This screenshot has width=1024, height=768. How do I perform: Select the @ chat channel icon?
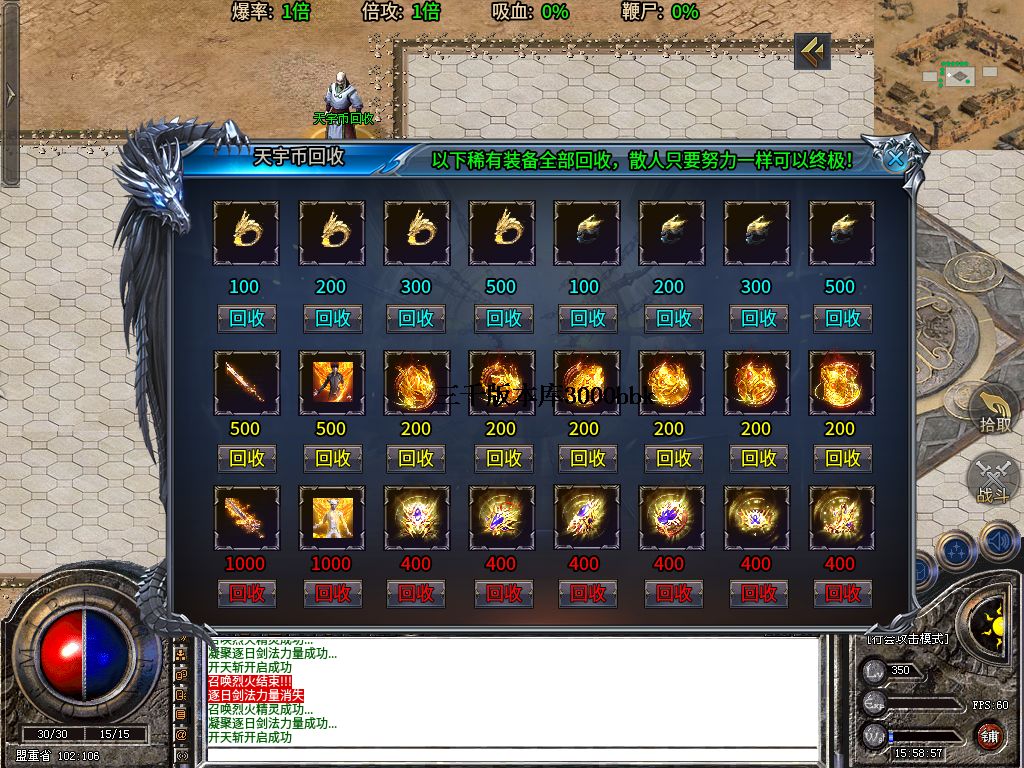pos(181,734)
